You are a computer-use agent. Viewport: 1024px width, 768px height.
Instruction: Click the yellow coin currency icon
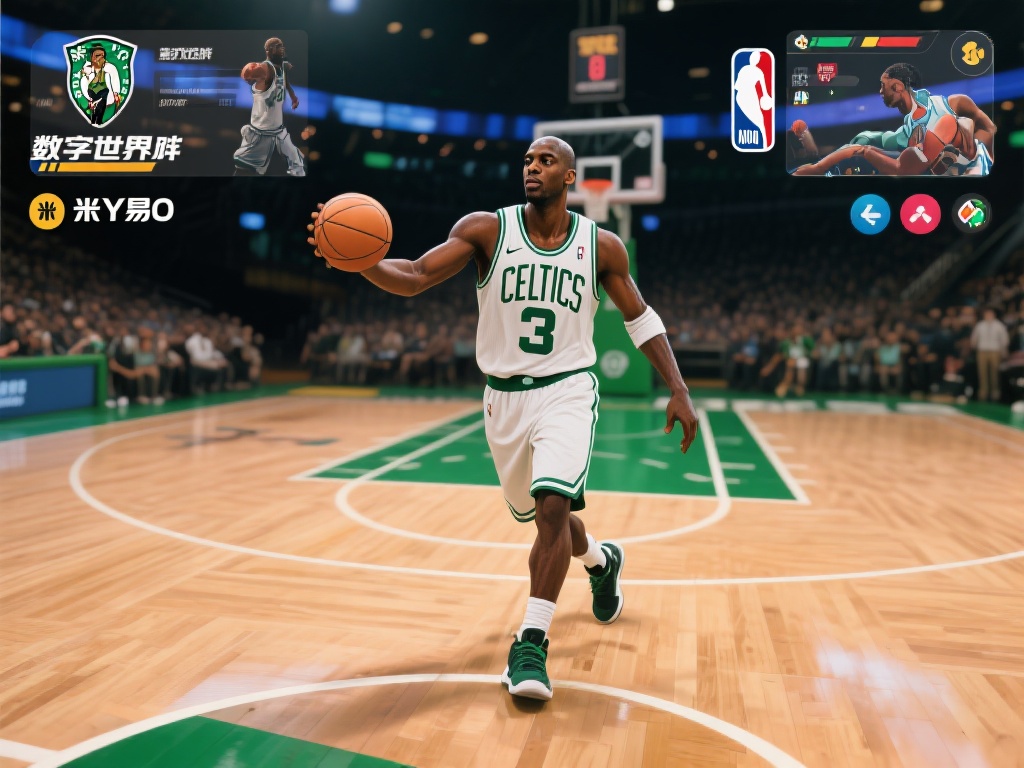(x=46, y=210)
